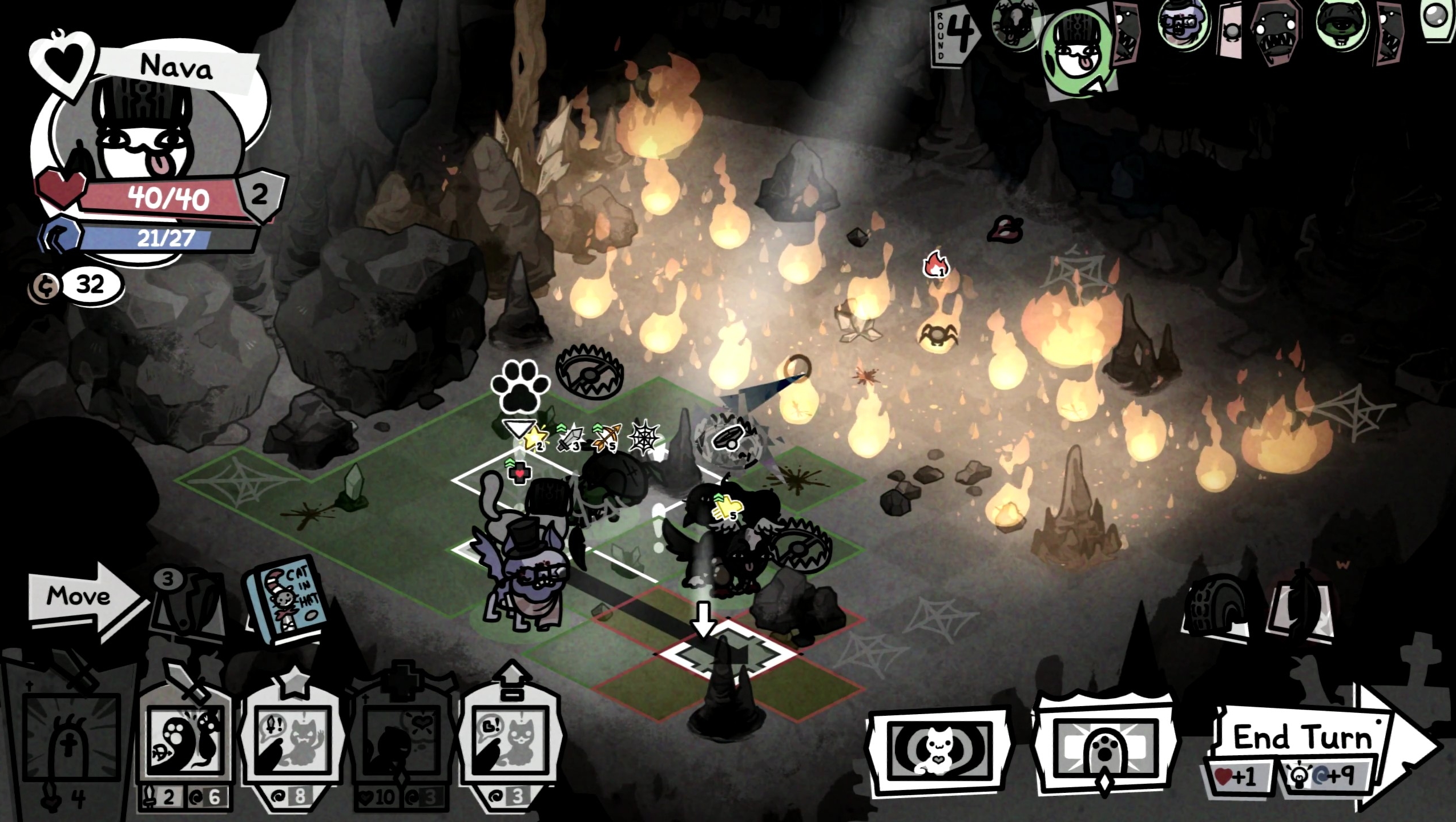Select the cross heal ability card
Image resolution: width=1456 pixels, height=822 pixels.
pyautogui.click(x=400, y=742)
